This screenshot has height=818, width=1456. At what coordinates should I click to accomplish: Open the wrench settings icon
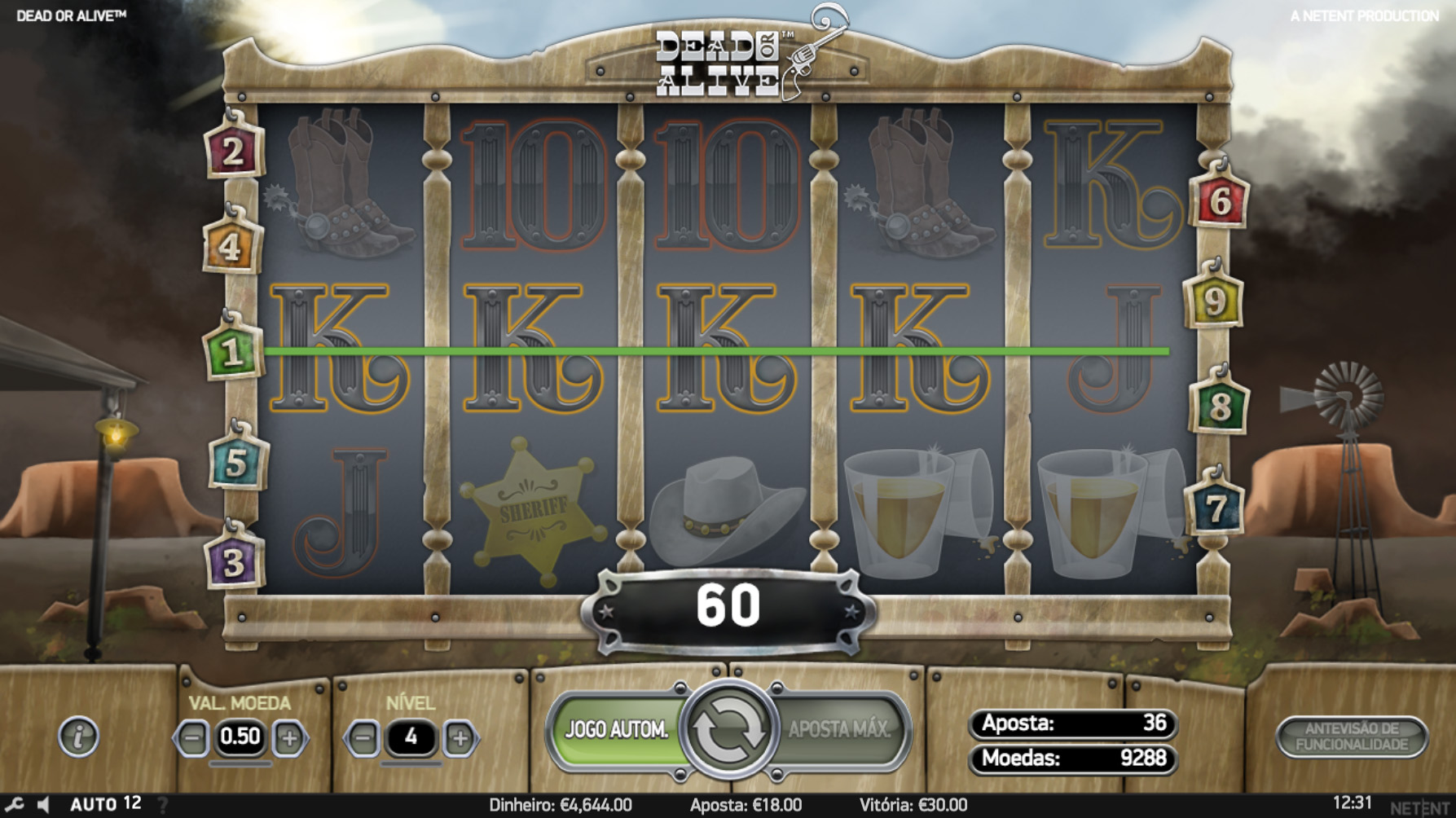click(14, 805)
